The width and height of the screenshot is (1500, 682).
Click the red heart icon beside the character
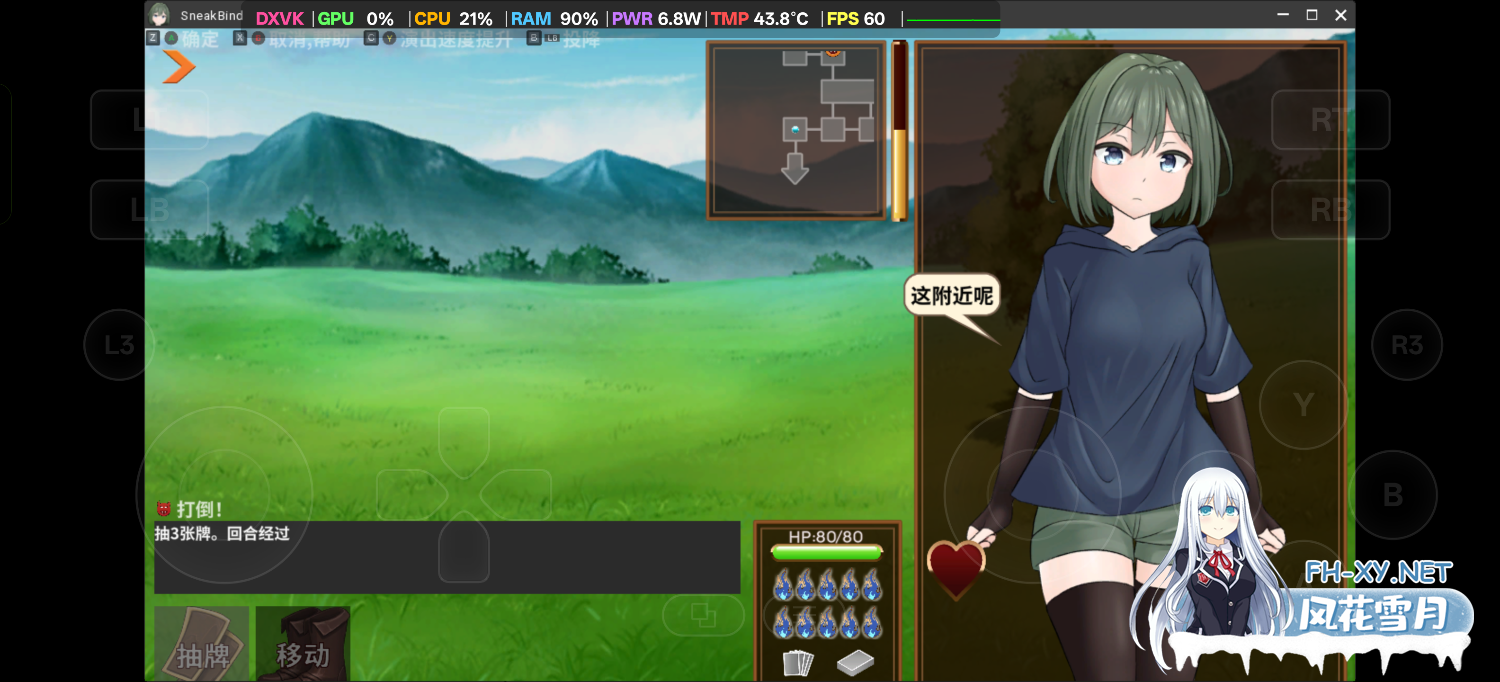[956, 568]
